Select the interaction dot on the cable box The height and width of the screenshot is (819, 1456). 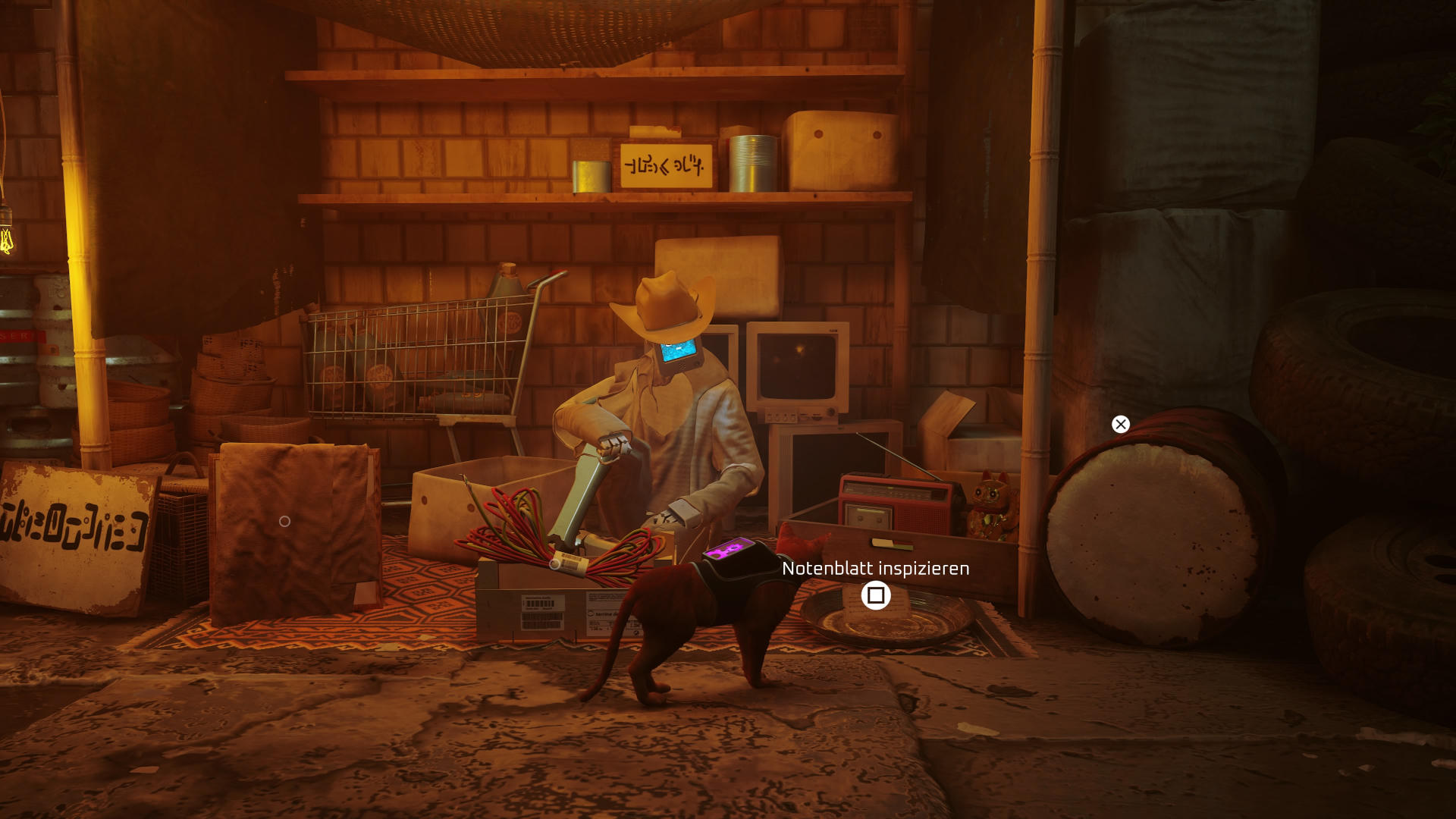click(x=554, y=564)
